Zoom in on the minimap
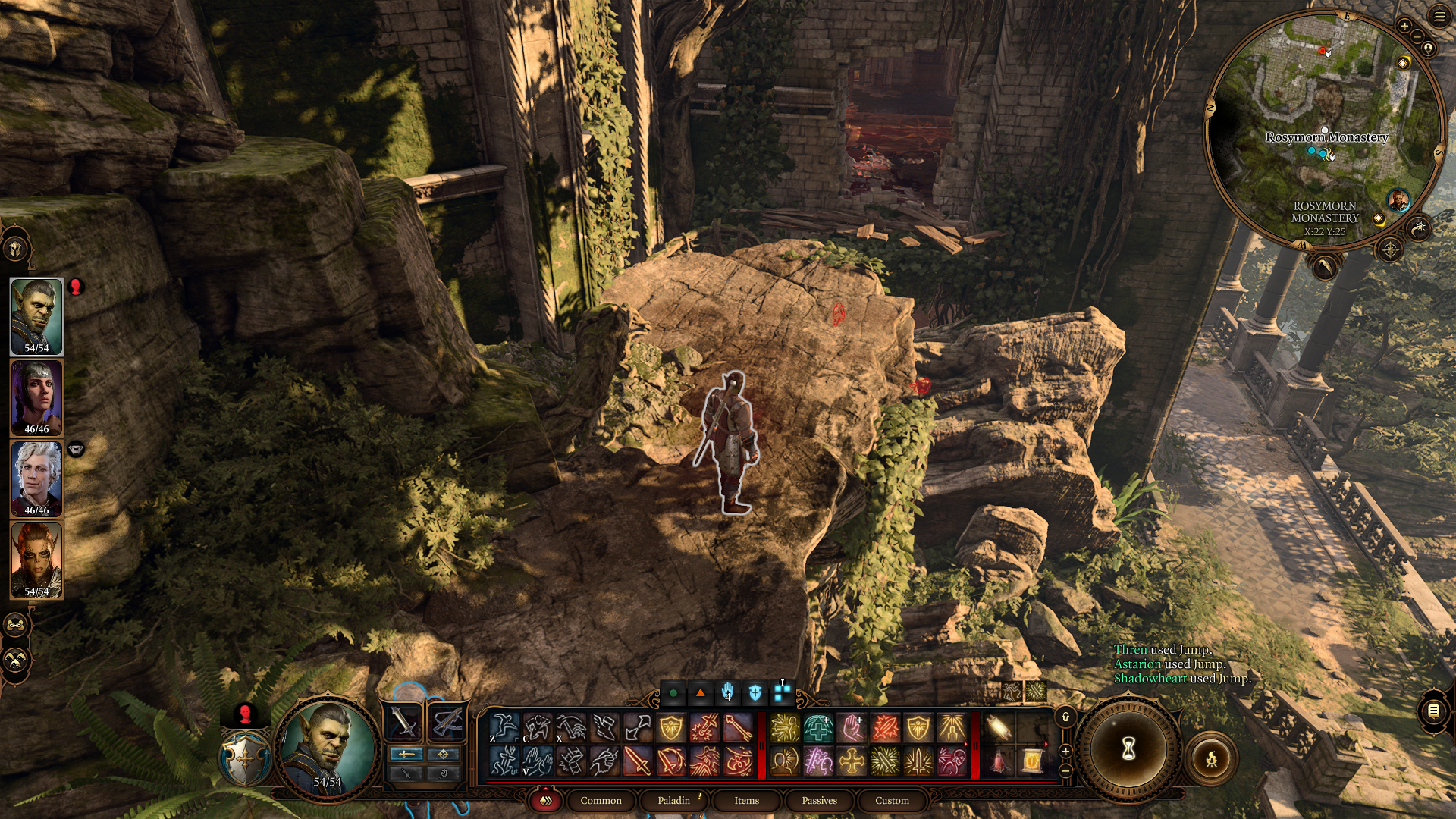 1404,27
